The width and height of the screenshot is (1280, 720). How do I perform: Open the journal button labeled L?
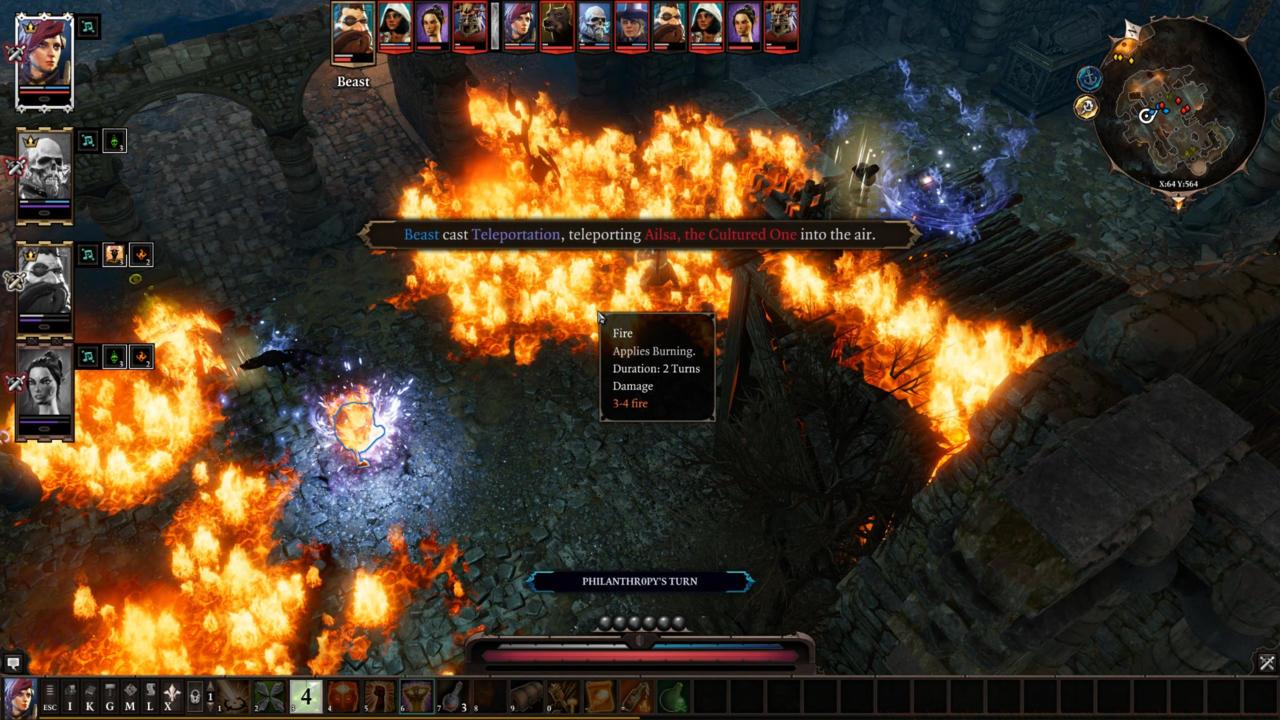(150, 695)
